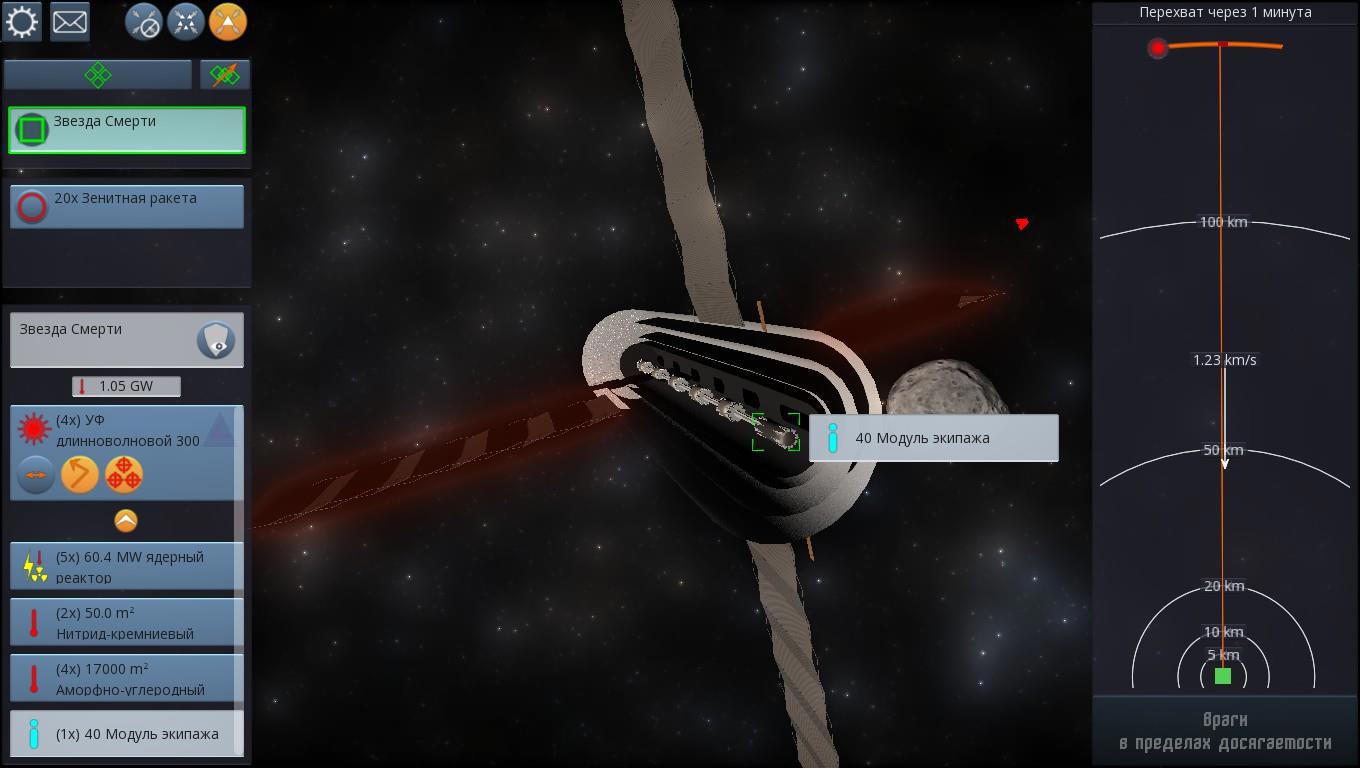Click the orange double-arrow laser control button
Viewport: 1360px width, 768px height.
click(36, 475)
